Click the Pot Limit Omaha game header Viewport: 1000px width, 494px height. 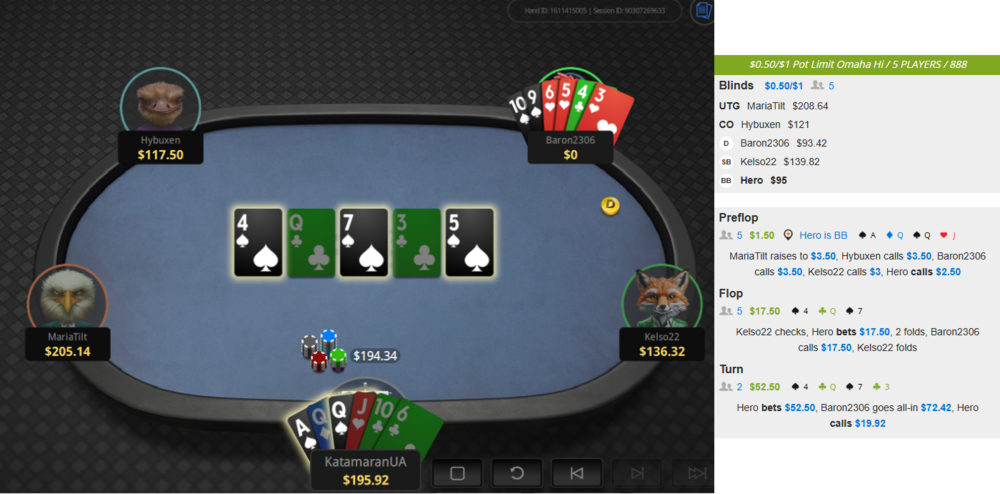857,64
